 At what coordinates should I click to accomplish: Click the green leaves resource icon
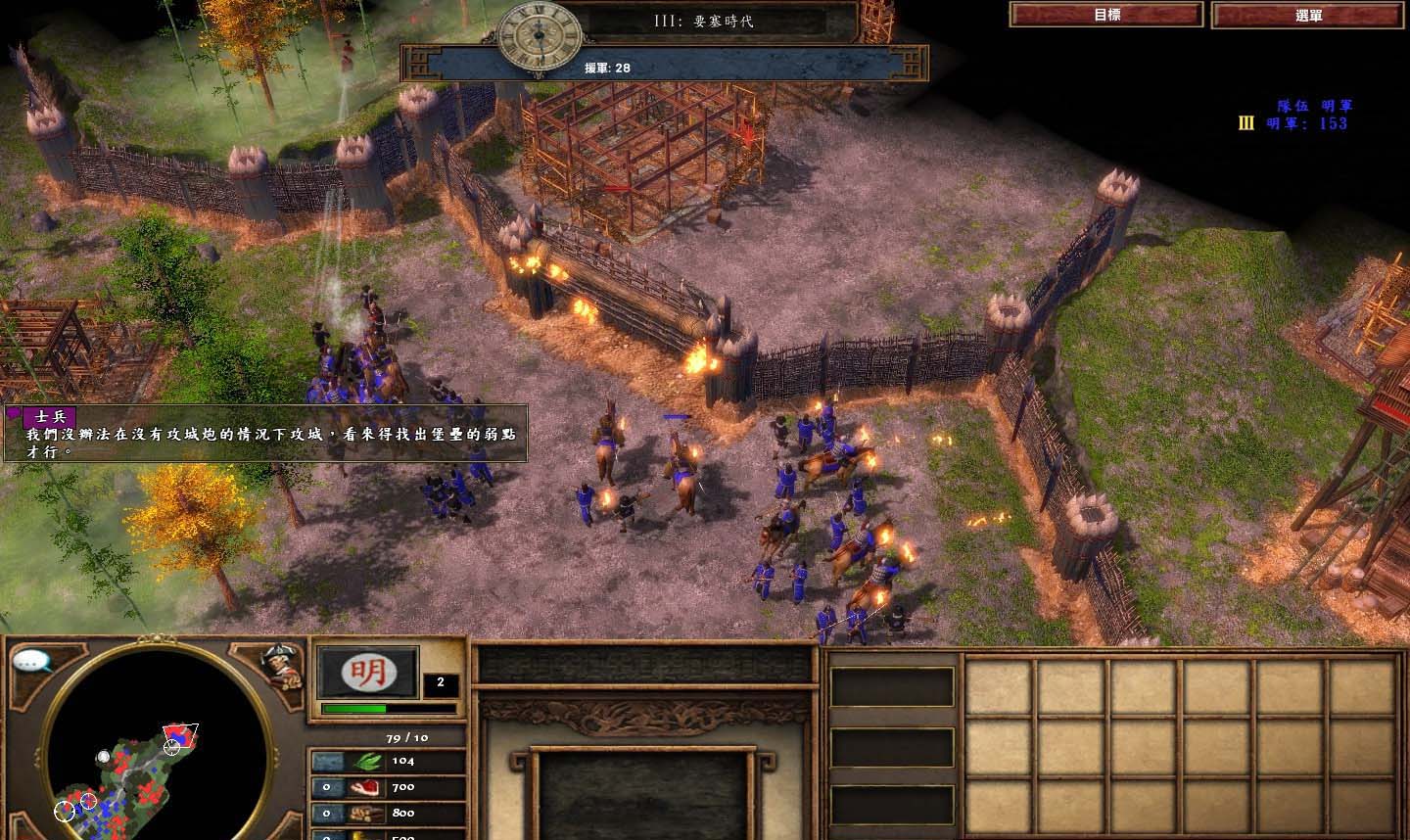point(366,761)
